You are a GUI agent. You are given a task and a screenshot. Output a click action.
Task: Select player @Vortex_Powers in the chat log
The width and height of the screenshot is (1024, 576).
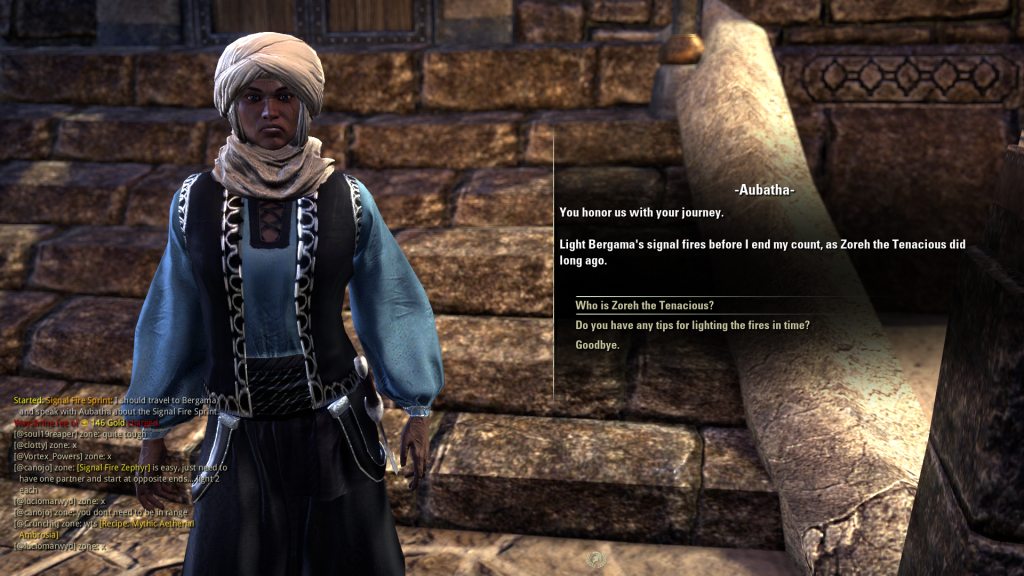46,456
